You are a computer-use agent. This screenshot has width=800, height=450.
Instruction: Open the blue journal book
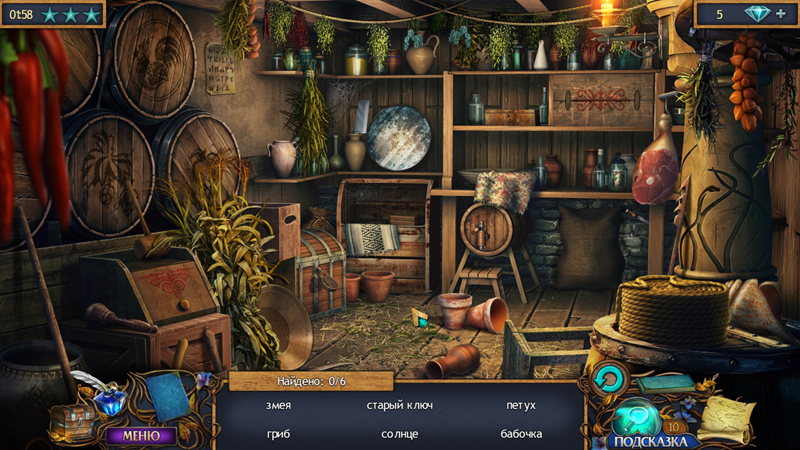(x=170, y=398)
